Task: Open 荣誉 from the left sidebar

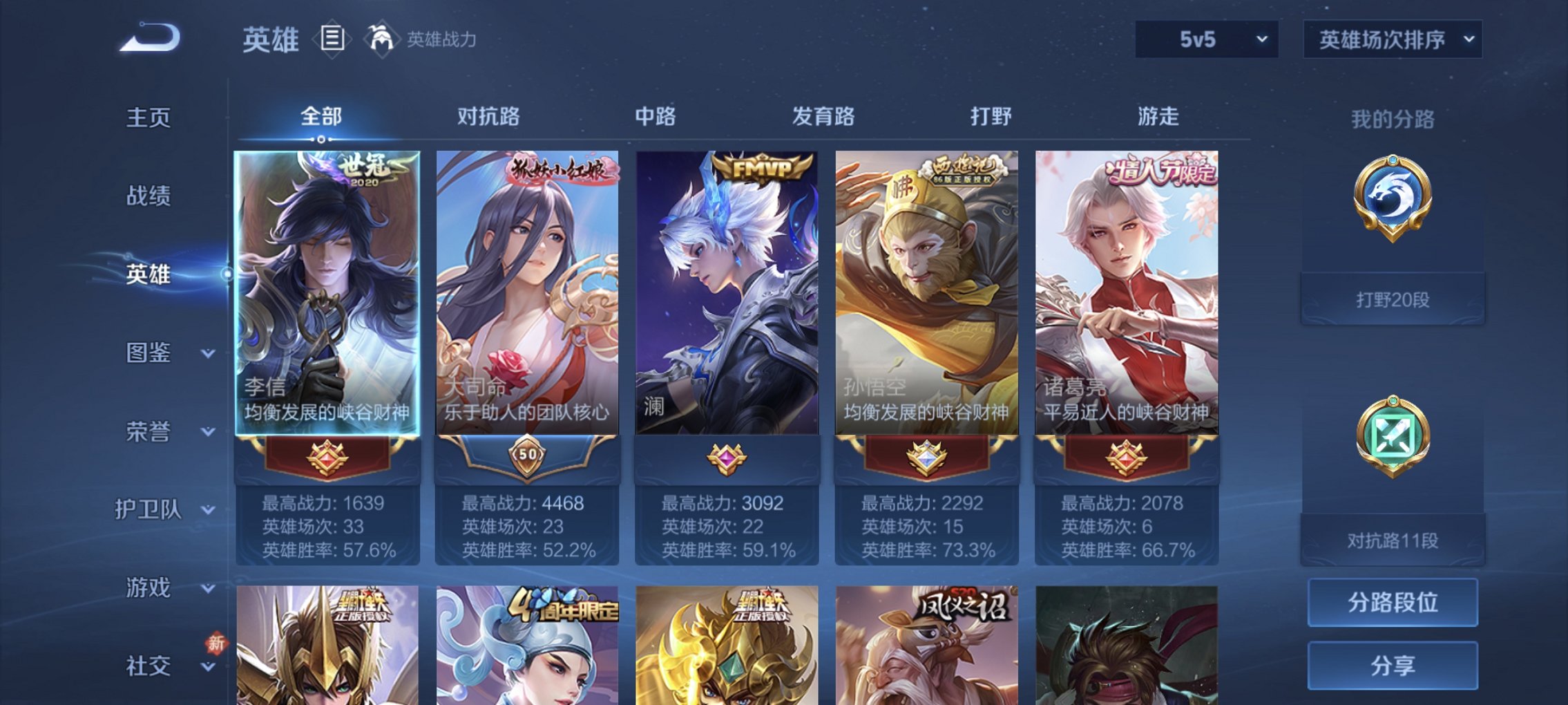Action: coord(155,432)
